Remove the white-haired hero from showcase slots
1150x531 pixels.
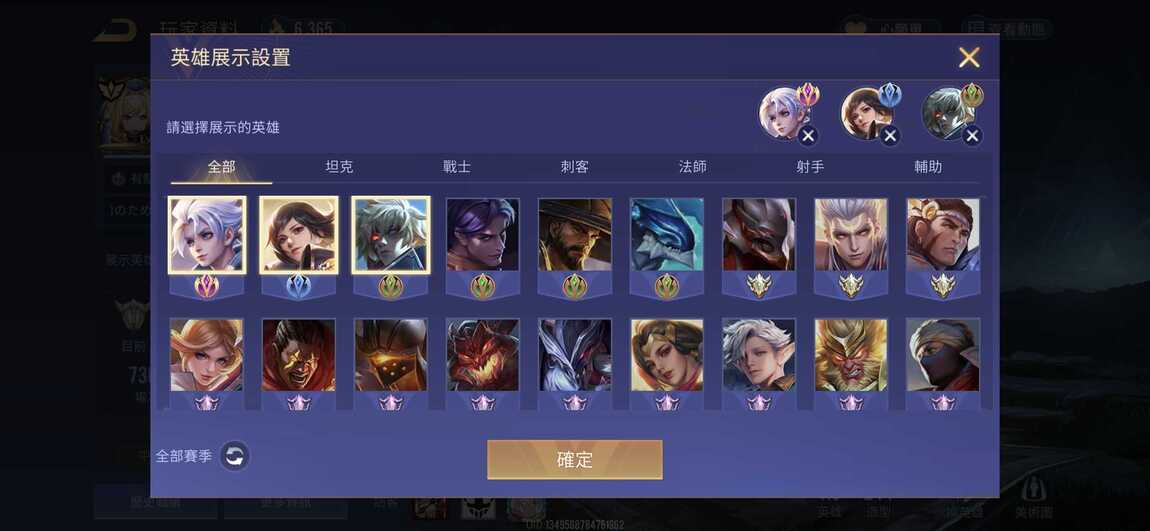(808, 136)
